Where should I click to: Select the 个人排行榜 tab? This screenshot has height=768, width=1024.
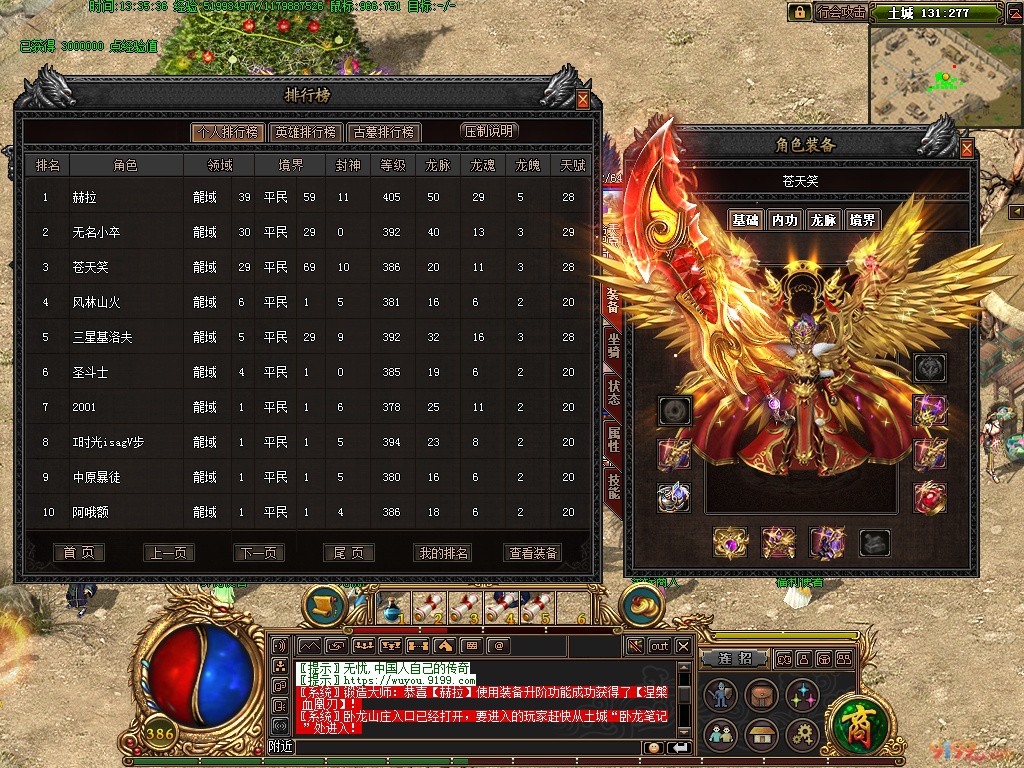[x=228, y=132]
